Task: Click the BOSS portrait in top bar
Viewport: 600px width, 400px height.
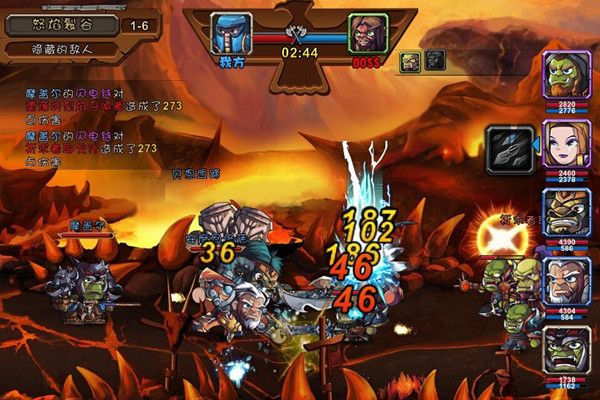Action: (367, 35)
